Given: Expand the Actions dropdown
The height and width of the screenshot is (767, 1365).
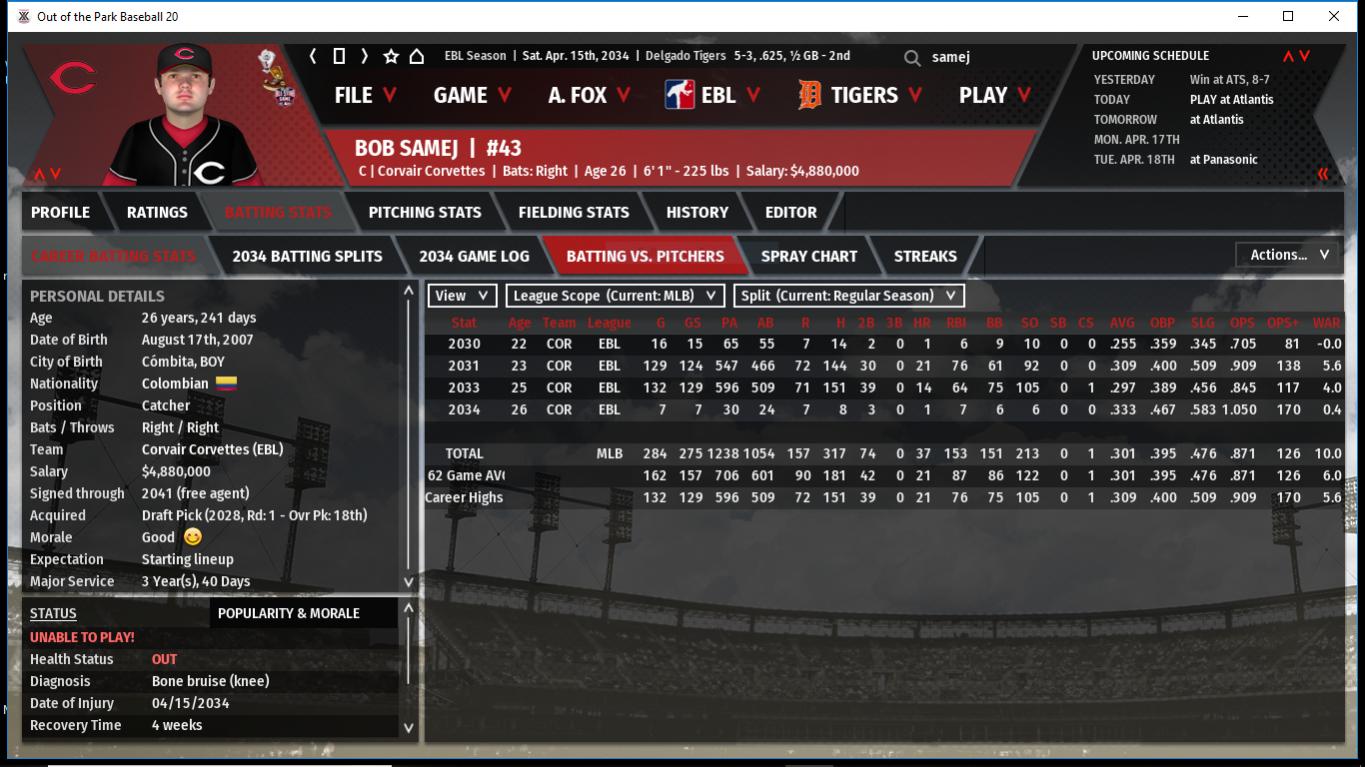Looking at the screenshot, I should [1288, 255].
